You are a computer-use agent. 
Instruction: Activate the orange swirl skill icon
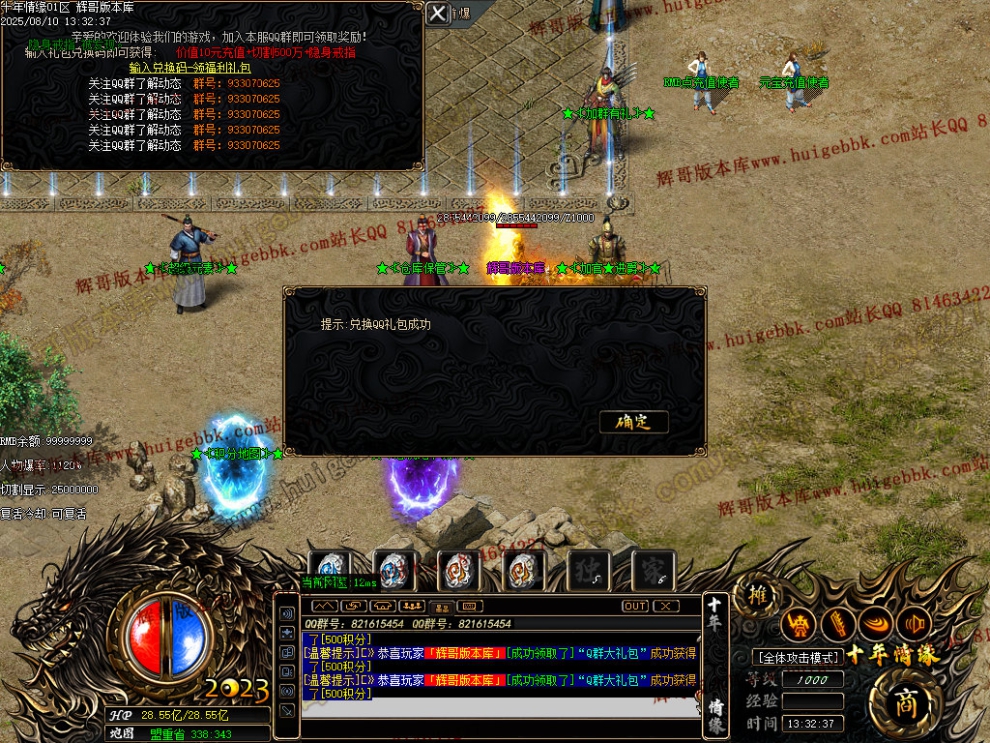pyautogui.click(x=877, y=625)
